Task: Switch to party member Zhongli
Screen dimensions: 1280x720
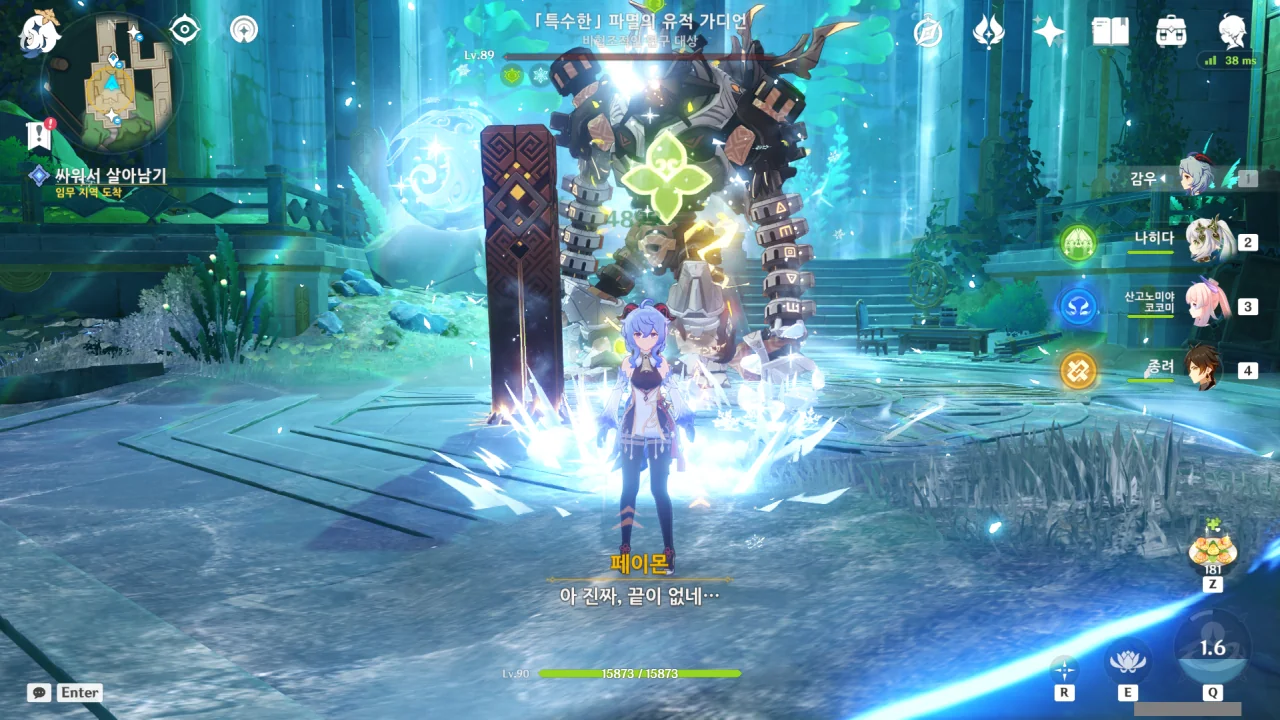Action: click(x=1204, y=369)
